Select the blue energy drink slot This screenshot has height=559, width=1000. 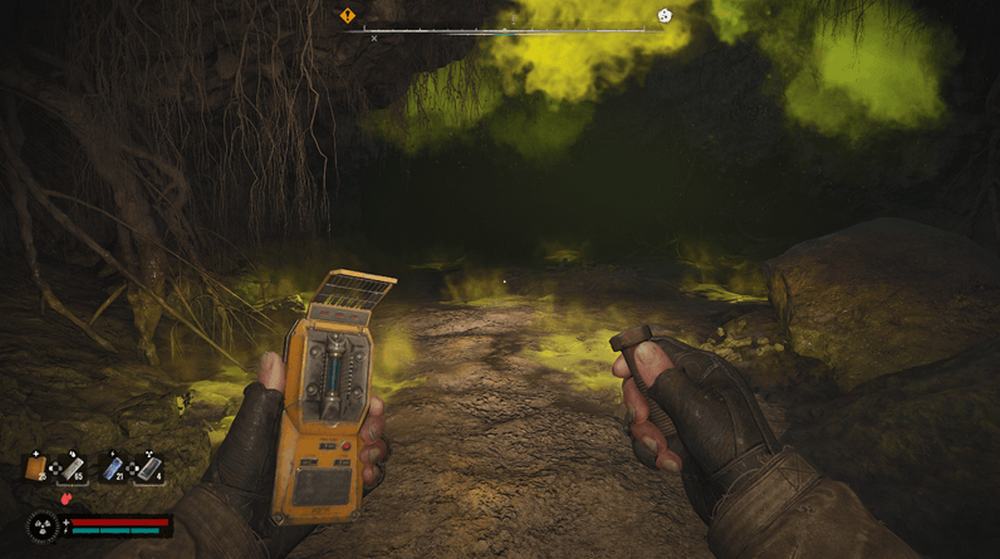113,467
